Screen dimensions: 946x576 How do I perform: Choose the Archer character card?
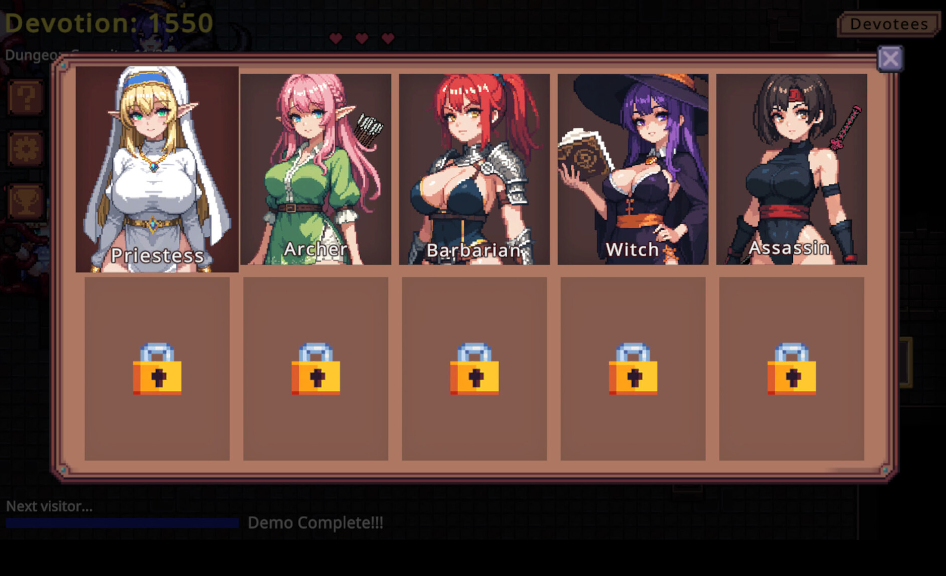tap(316, 169)
